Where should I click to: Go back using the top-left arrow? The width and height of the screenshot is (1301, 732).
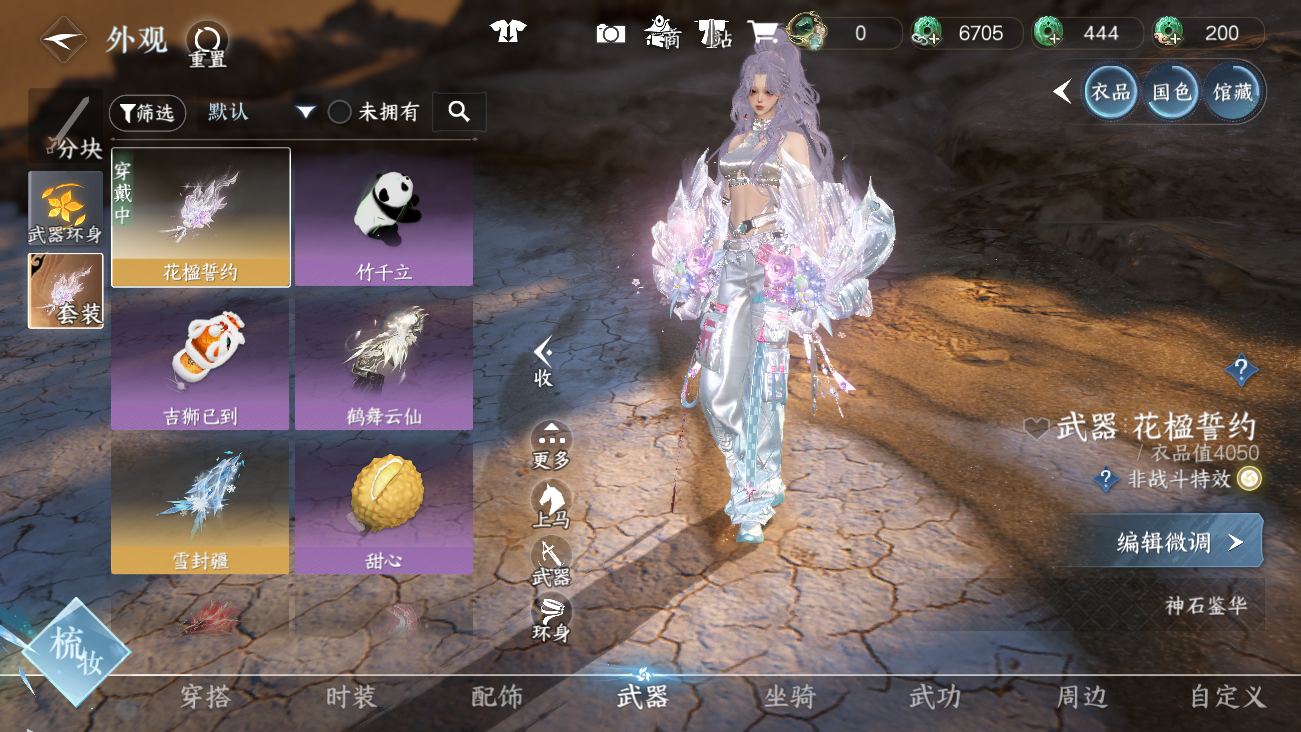tap(62, 40)
